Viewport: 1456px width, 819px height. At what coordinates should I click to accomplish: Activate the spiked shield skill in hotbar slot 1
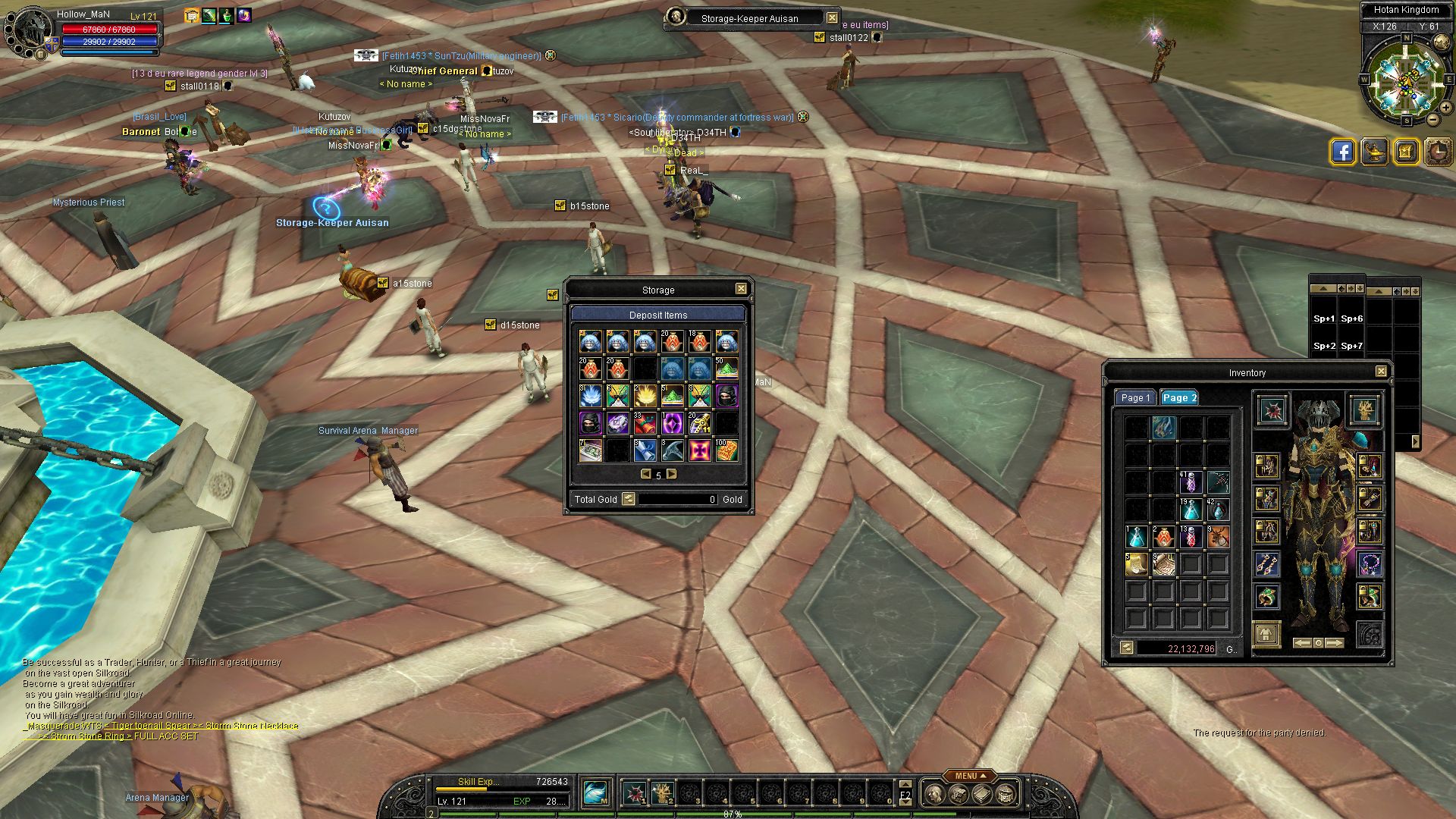[x=635, y=793]
